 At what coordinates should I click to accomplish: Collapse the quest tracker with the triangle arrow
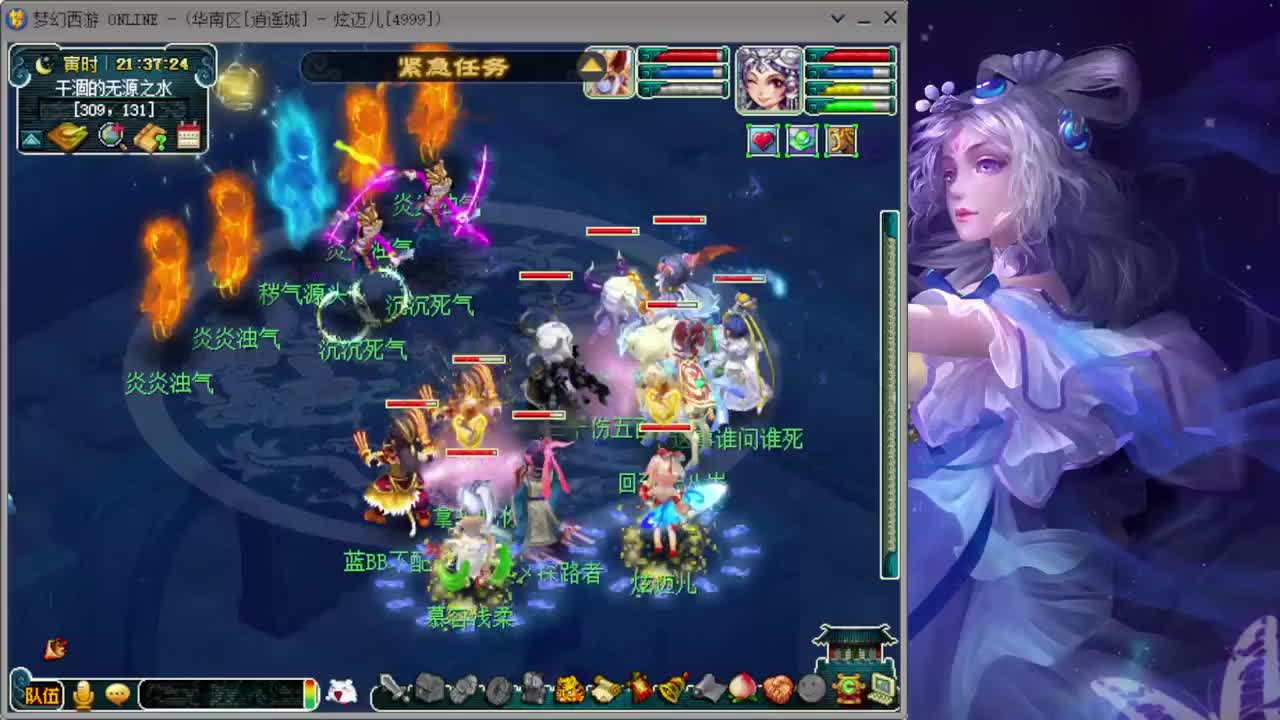click(x=31, y=135)
